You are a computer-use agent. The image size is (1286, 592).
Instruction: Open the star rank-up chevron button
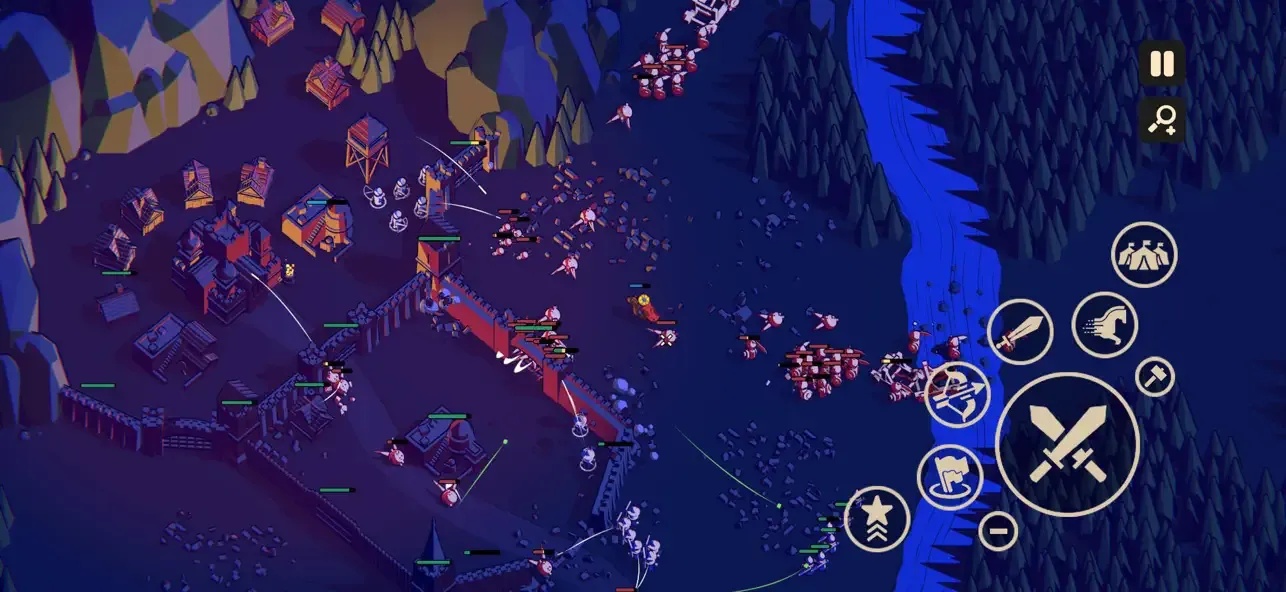(877, 518)
